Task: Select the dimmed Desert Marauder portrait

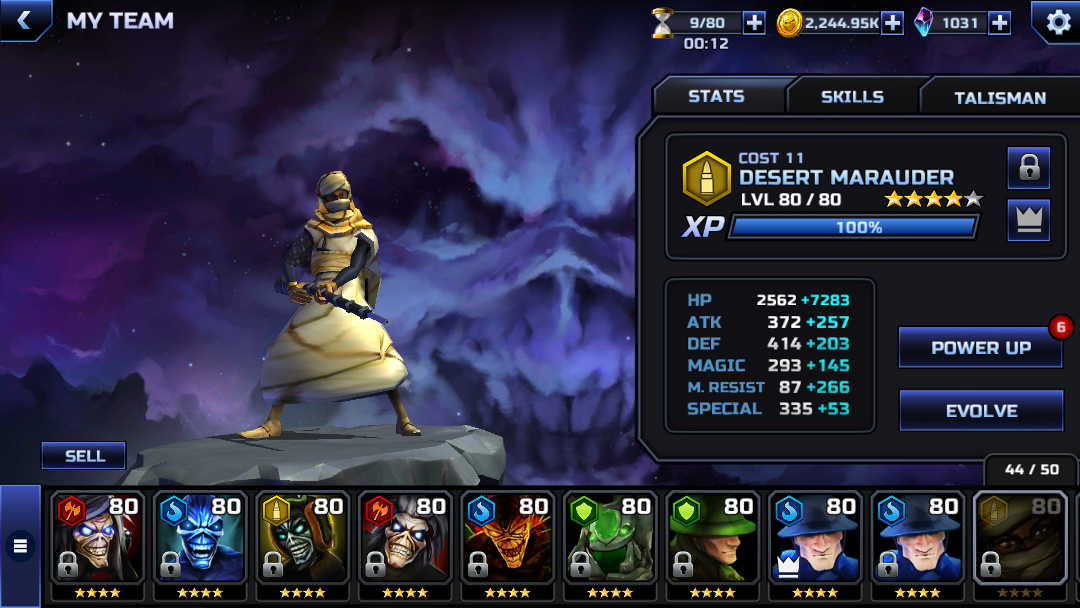Action: (1020, 539)
